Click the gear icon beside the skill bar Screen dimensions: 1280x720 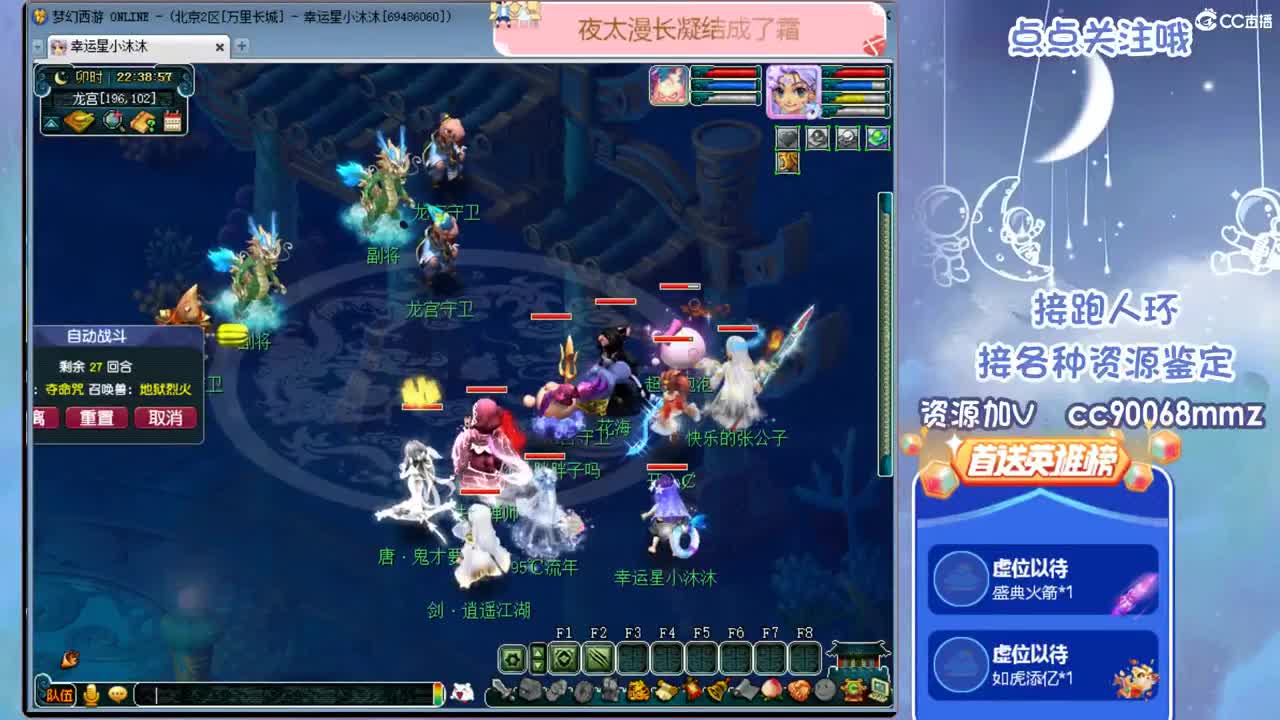(513, 658)
